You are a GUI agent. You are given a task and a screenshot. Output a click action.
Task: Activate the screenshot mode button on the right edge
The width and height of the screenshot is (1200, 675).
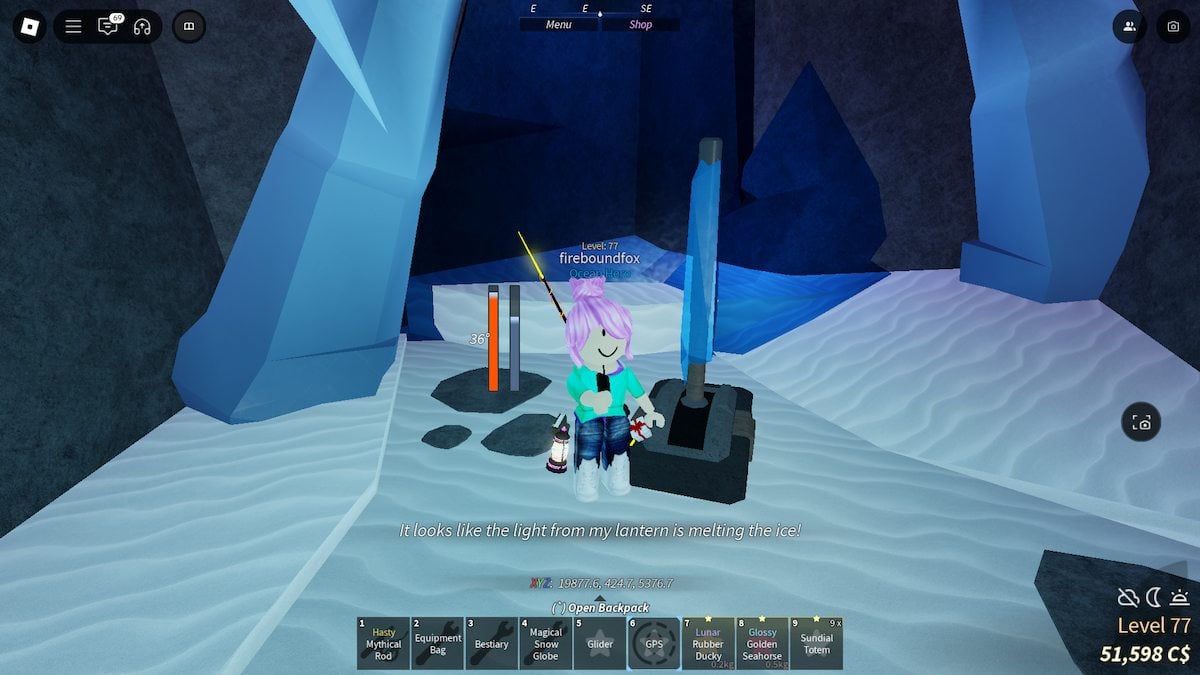(x=1141, y=423)
